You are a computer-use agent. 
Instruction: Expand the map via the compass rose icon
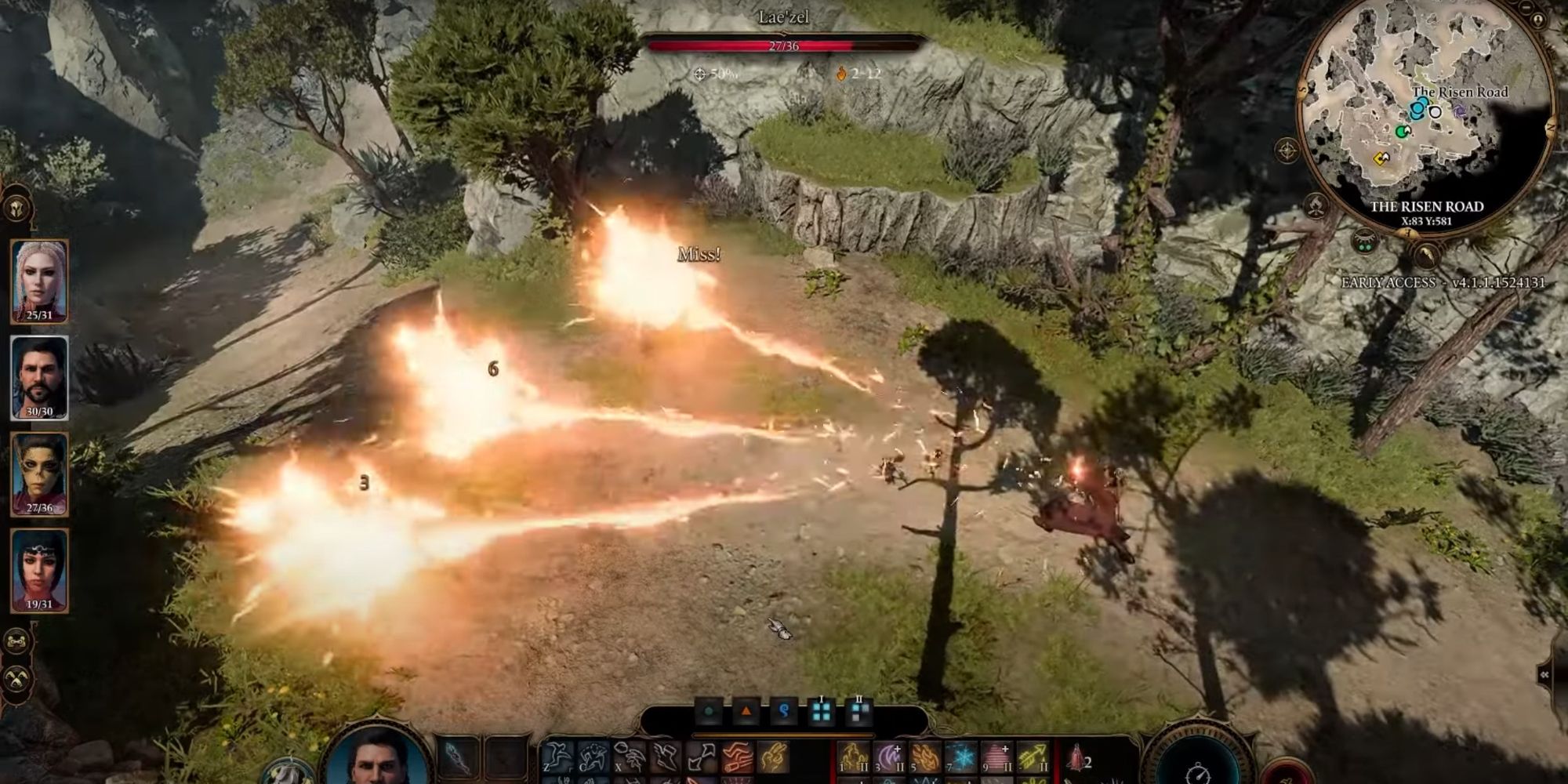(x=1287, y=150)
